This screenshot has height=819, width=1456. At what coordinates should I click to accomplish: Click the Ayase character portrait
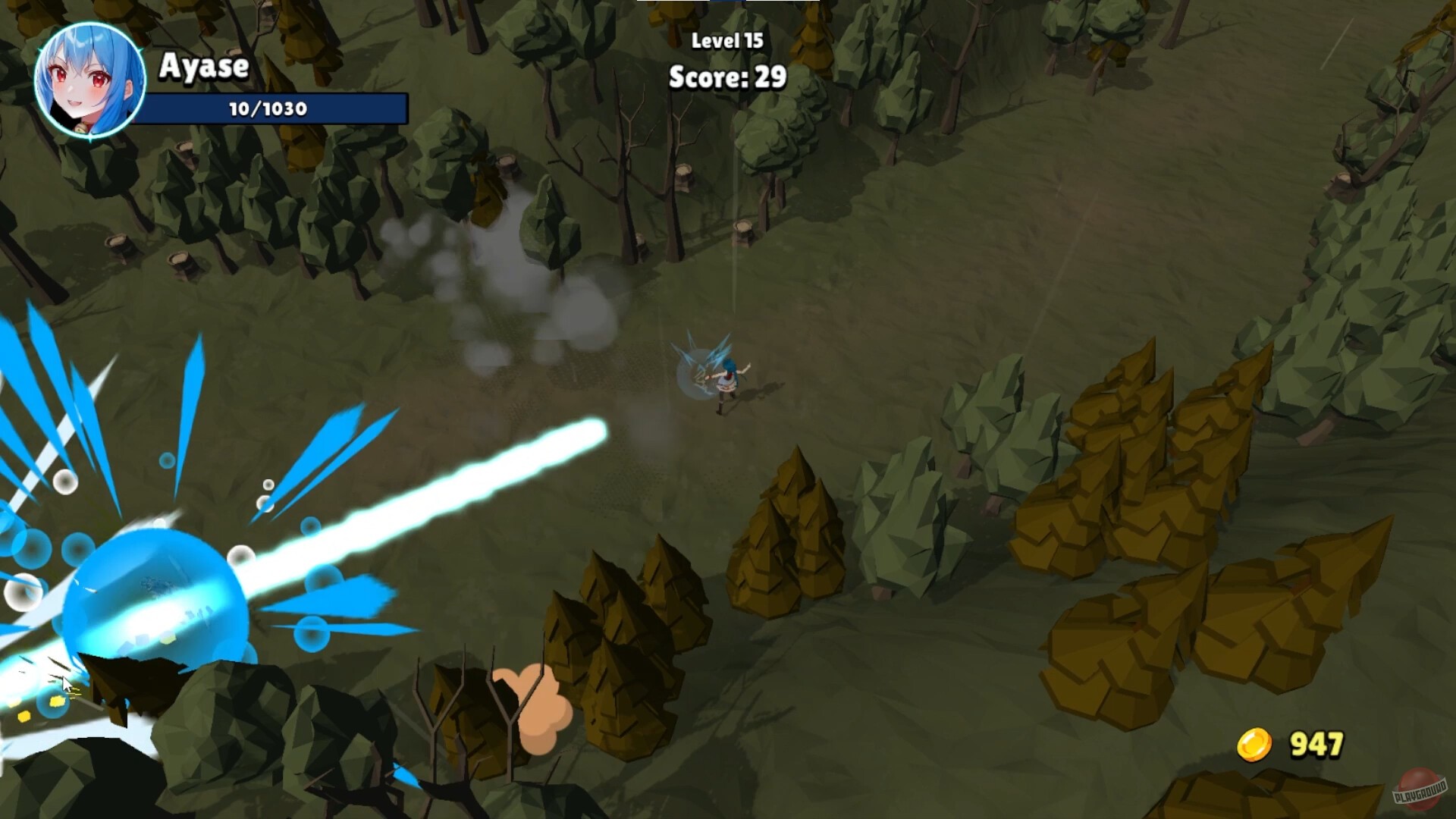pos(91,80)
